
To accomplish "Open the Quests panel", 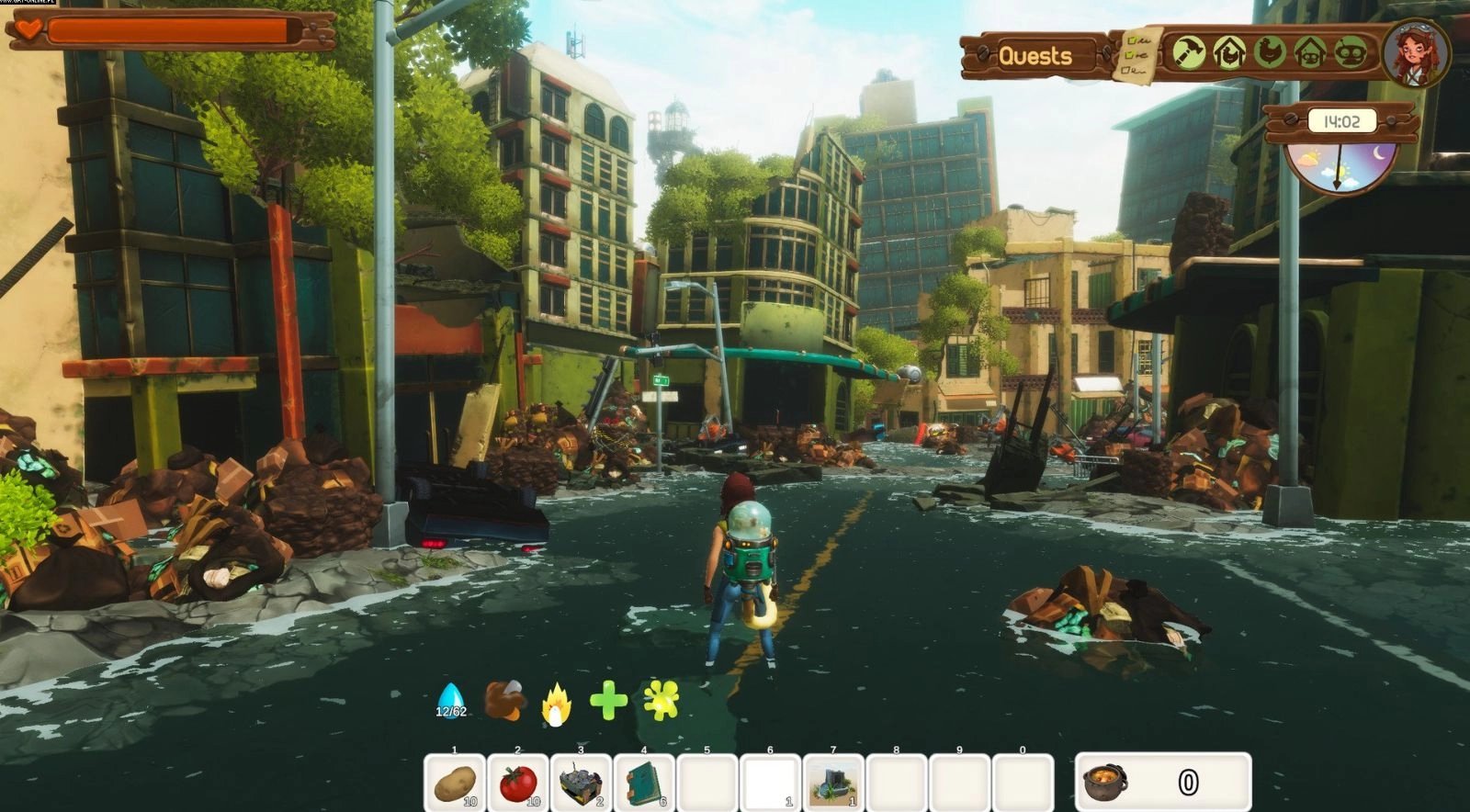I will coord(1035,56).
